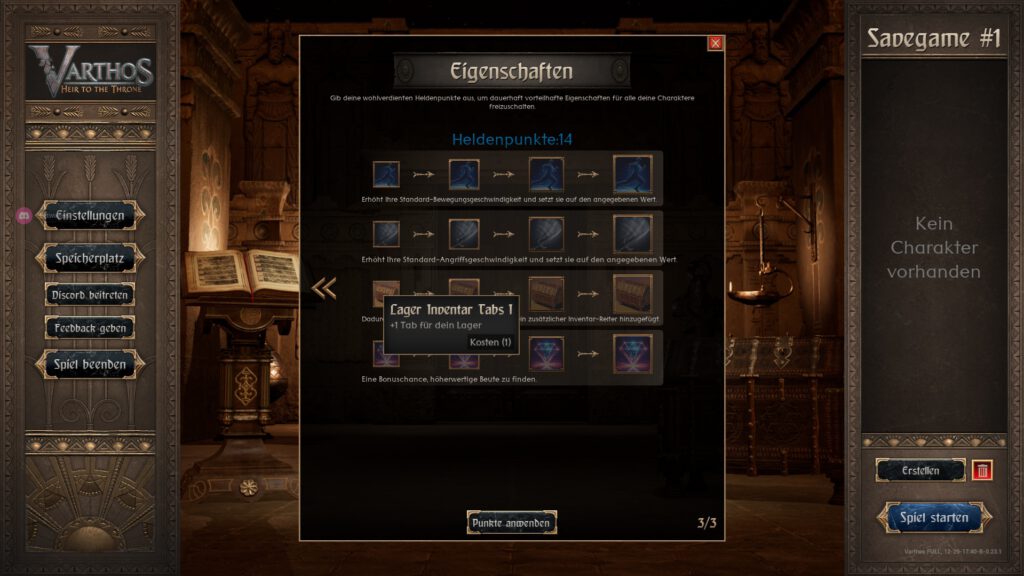Click the Spiel starten button
The width and height of the screenshot is (1024, 576).
pyautogui.click(x=934, y=518)
